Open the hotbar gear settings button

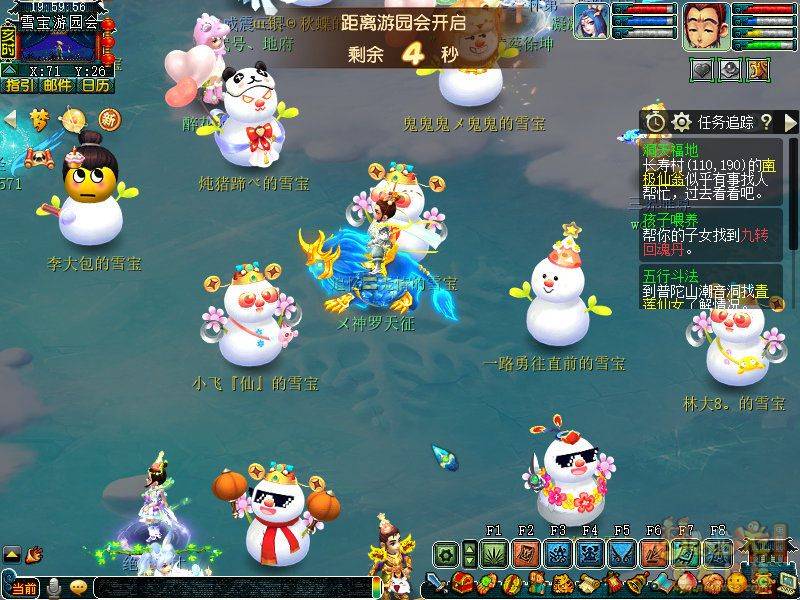coord(446,553)
